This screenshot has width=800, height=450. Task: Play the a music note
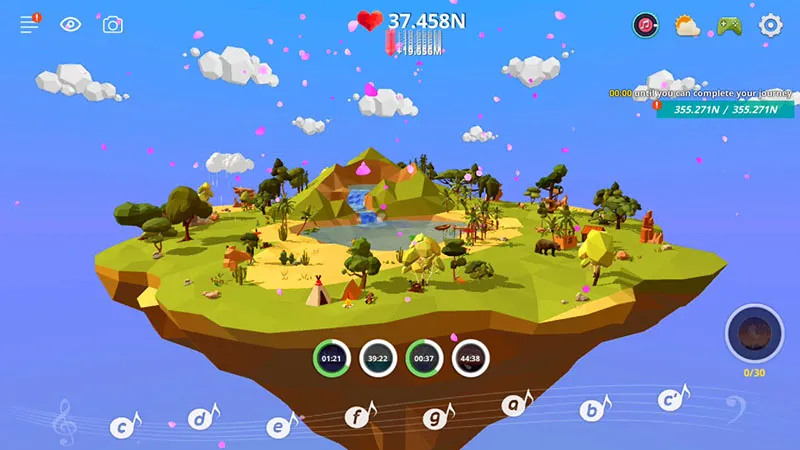point(514,405)
